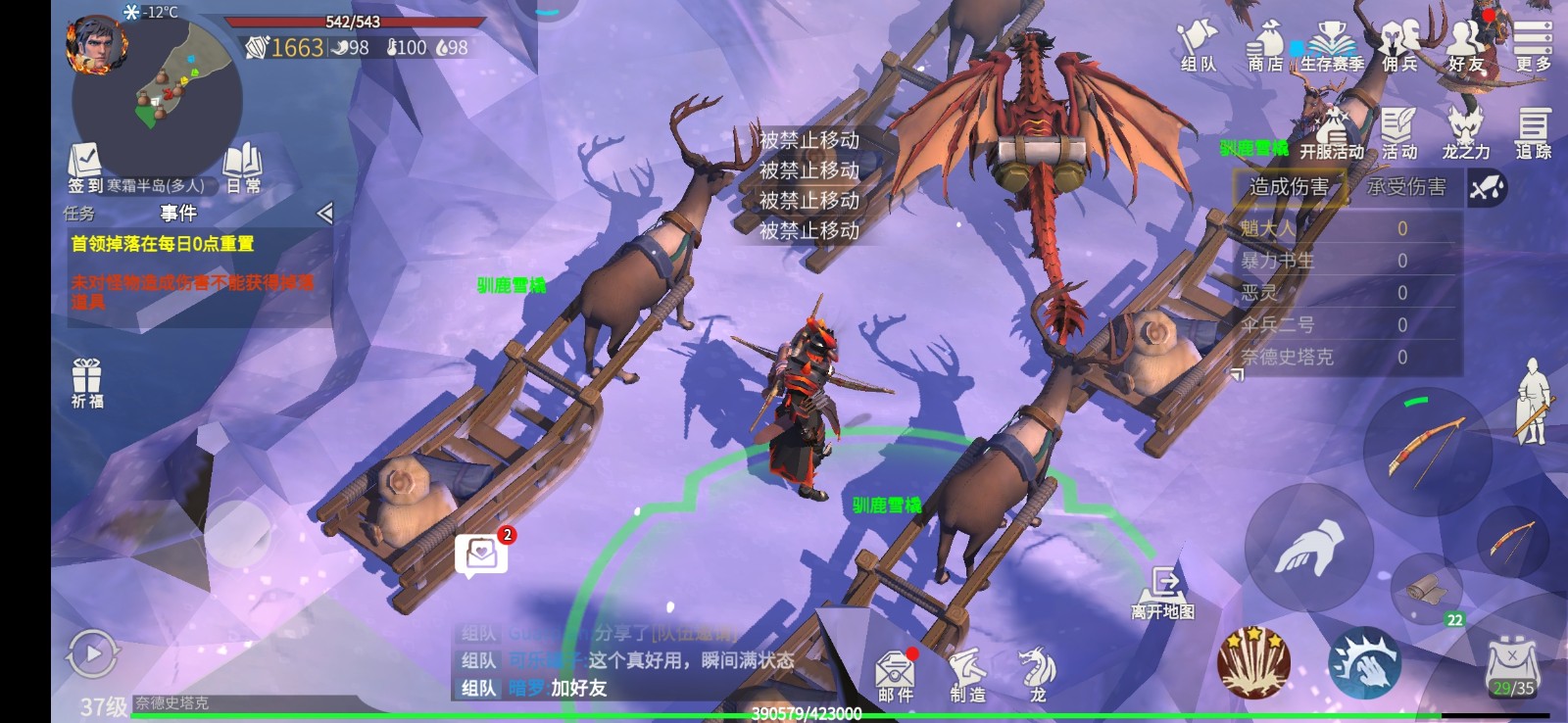
Task: Open the 龙之力 dragon power menu
Action: click(x=1465, y=134)
